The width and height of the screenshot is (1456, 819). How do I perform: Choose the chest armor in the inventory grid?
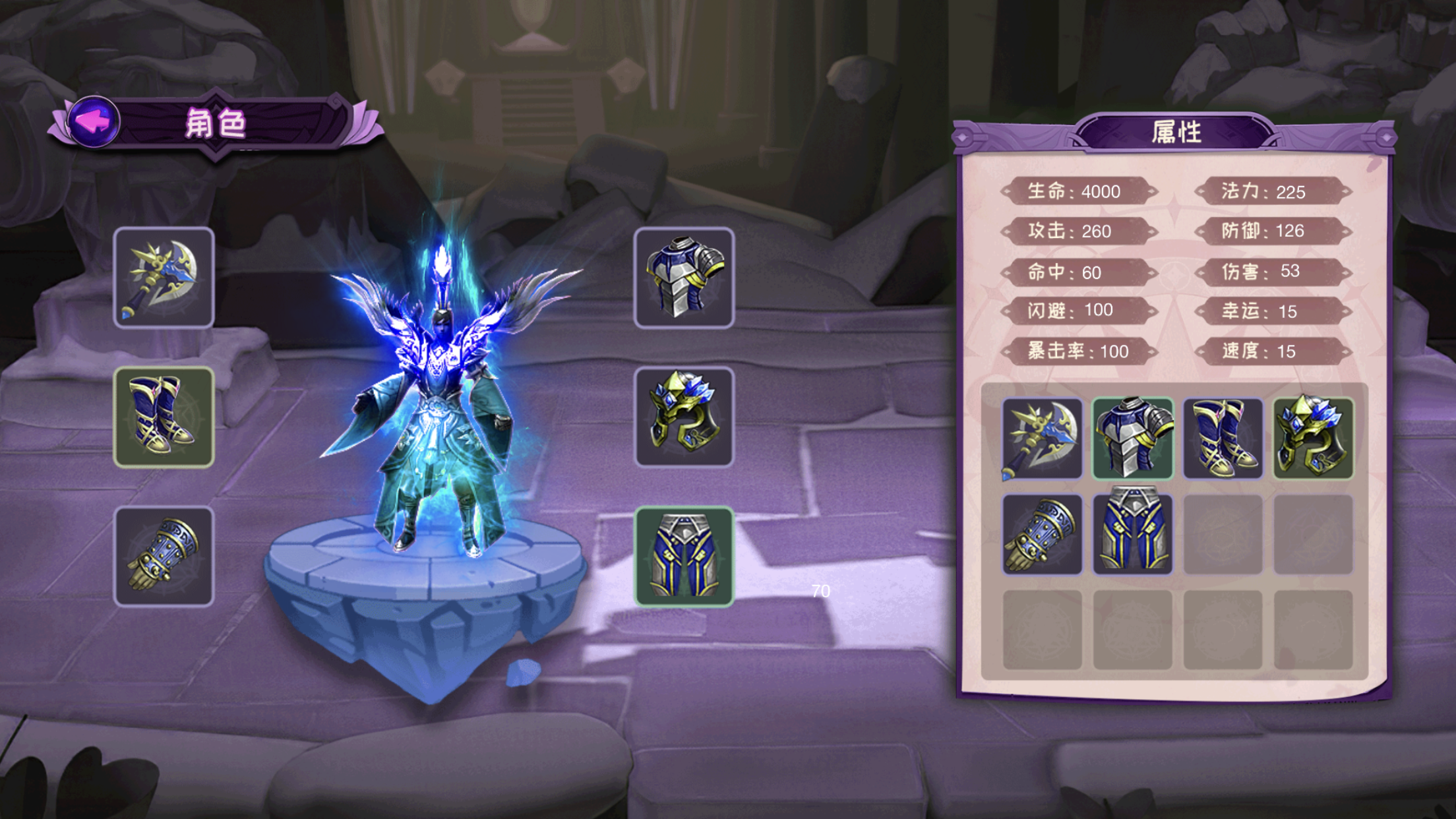click(1132, 439)
